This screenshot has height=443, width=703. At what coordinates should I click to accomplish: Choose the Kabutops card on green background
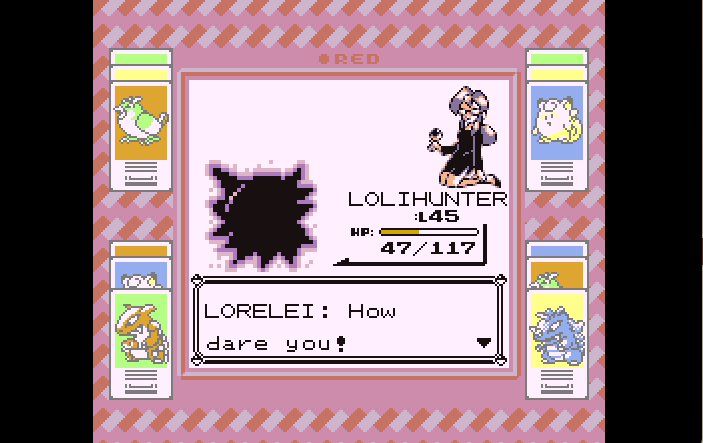pyautogui.click(x=140, y=330)
